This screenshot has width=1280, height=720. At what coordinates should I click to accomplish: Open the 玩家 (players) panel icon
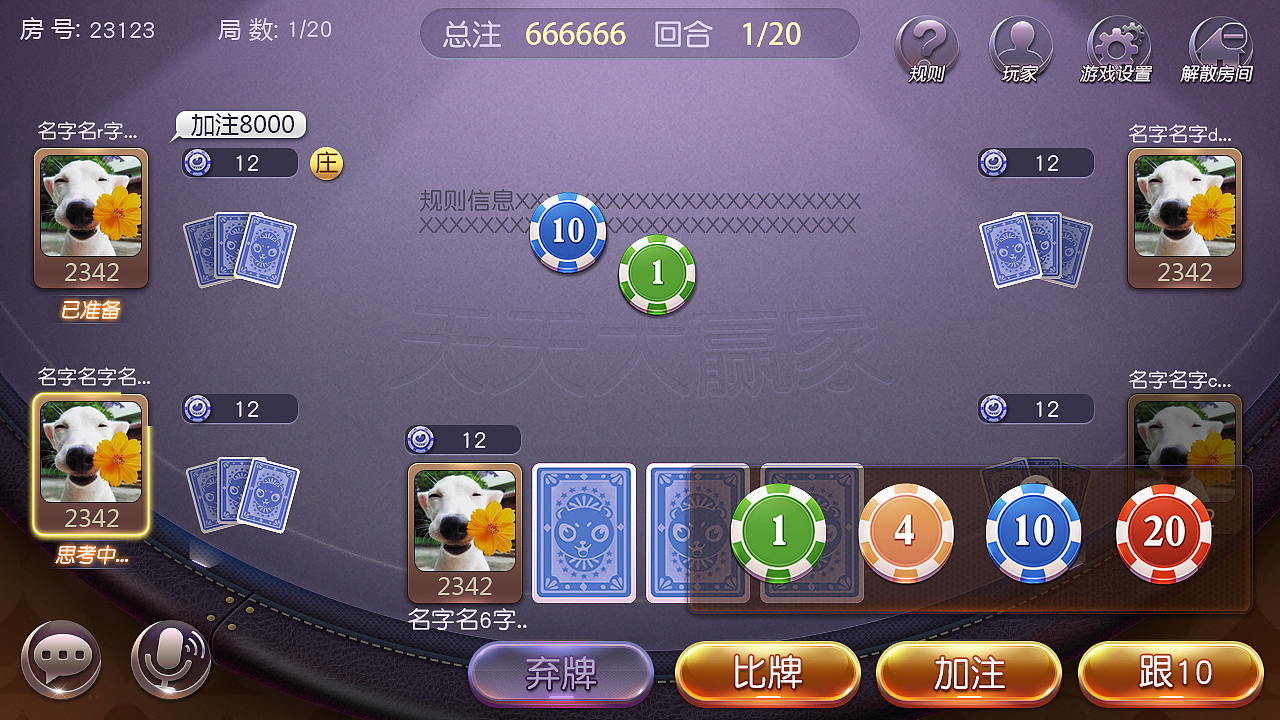pyautogui.click(x=1021, y=42)
